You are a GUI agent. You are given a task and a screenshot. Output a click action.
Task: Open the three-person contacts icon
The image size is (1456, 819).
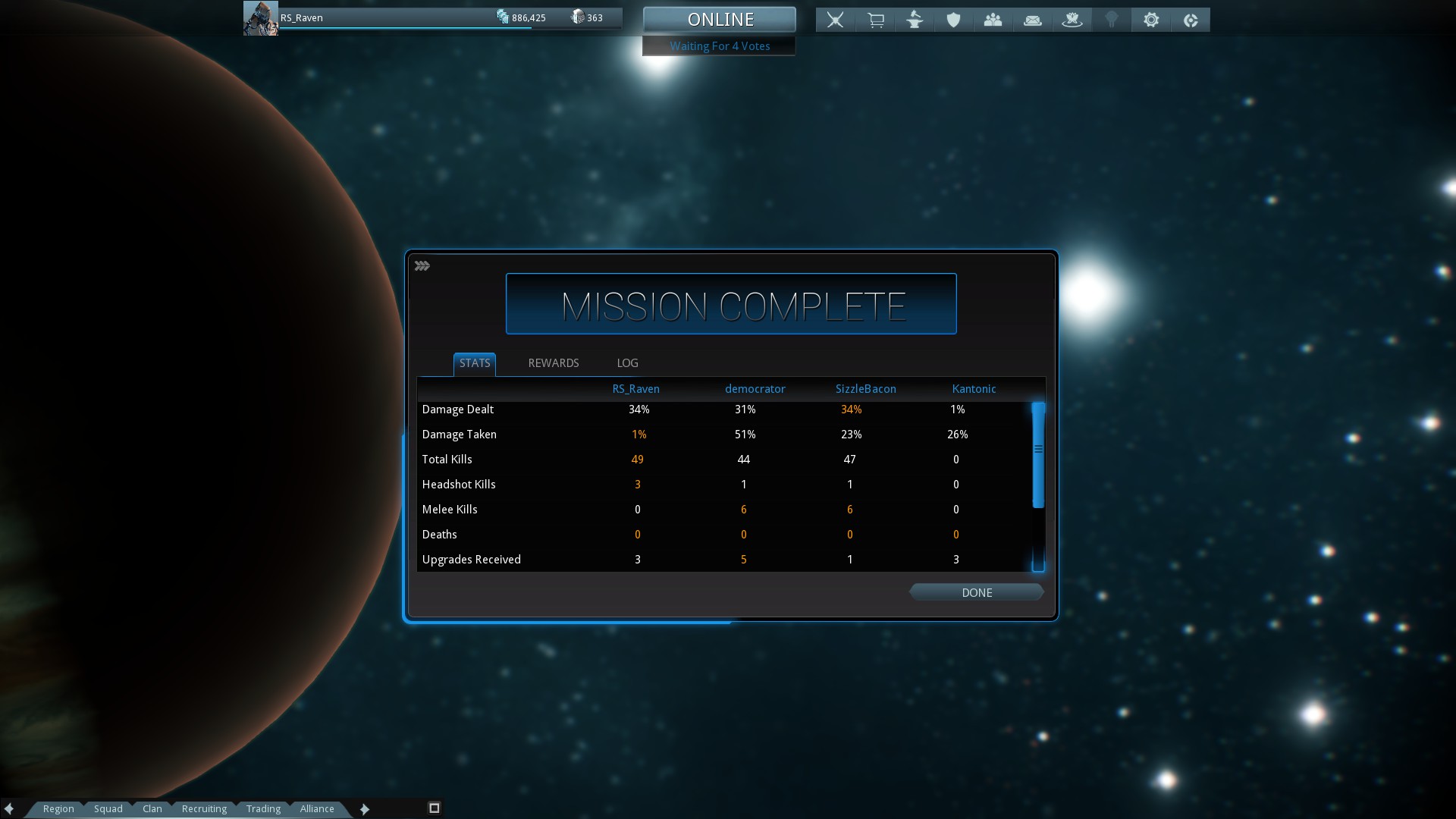(993, 20)
